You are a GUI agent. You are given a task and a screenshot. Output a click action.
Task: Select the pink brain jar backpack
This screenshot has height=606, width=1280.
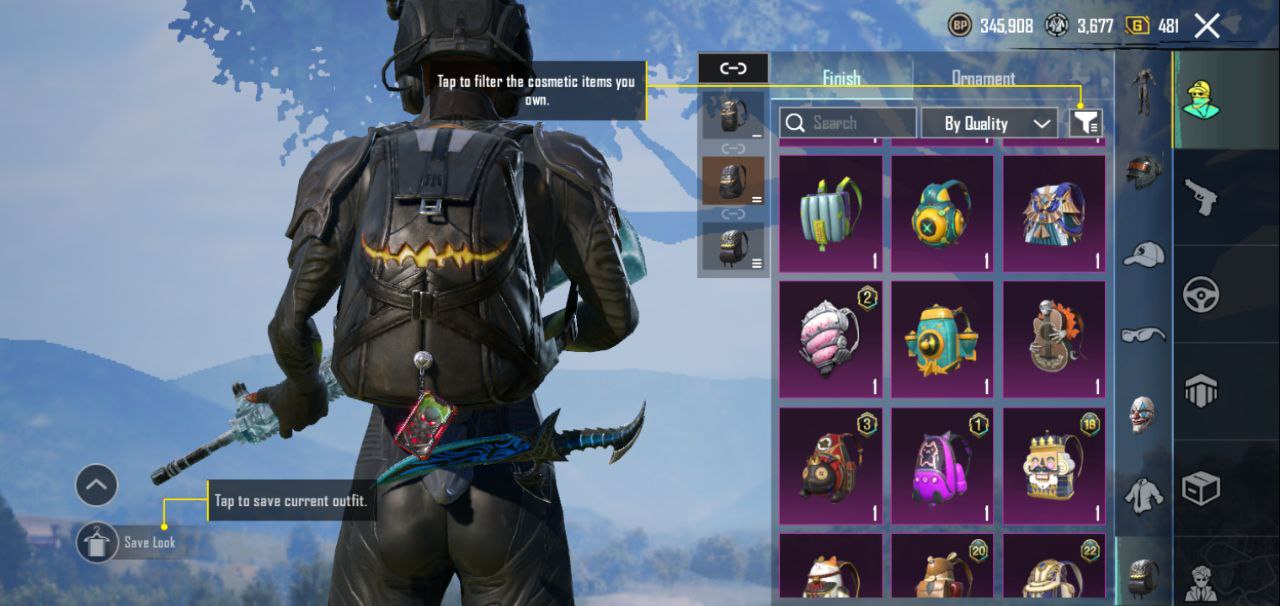[x=830, y=339]
